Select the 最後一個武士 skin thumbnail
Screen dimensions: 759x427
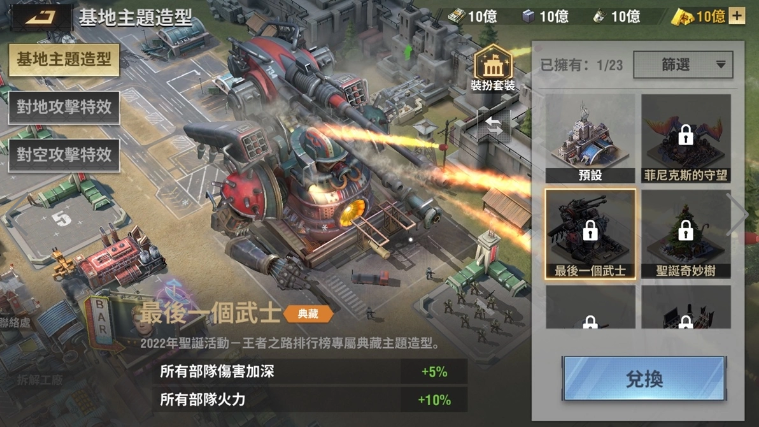[590, 233]
